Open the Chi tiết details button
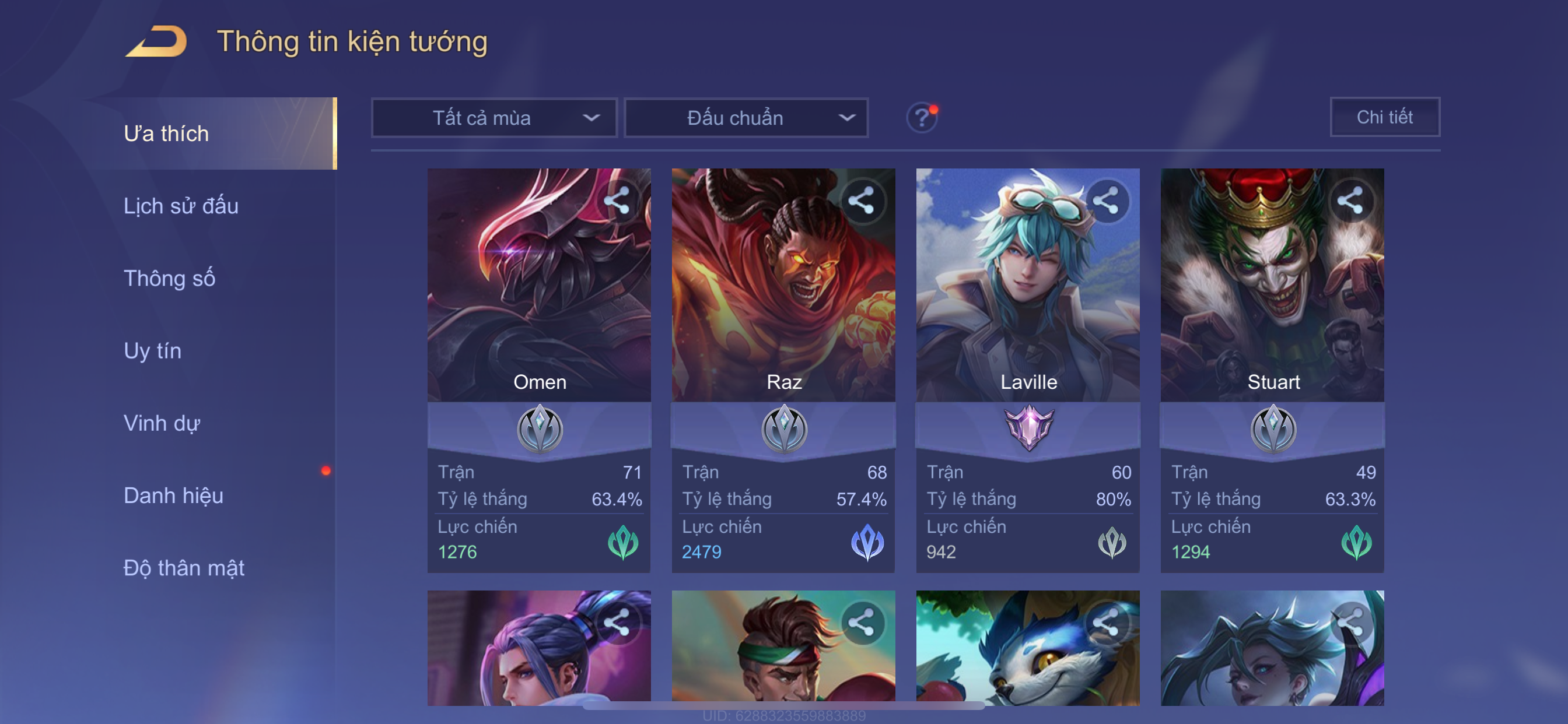 (x=1384, y=117)
